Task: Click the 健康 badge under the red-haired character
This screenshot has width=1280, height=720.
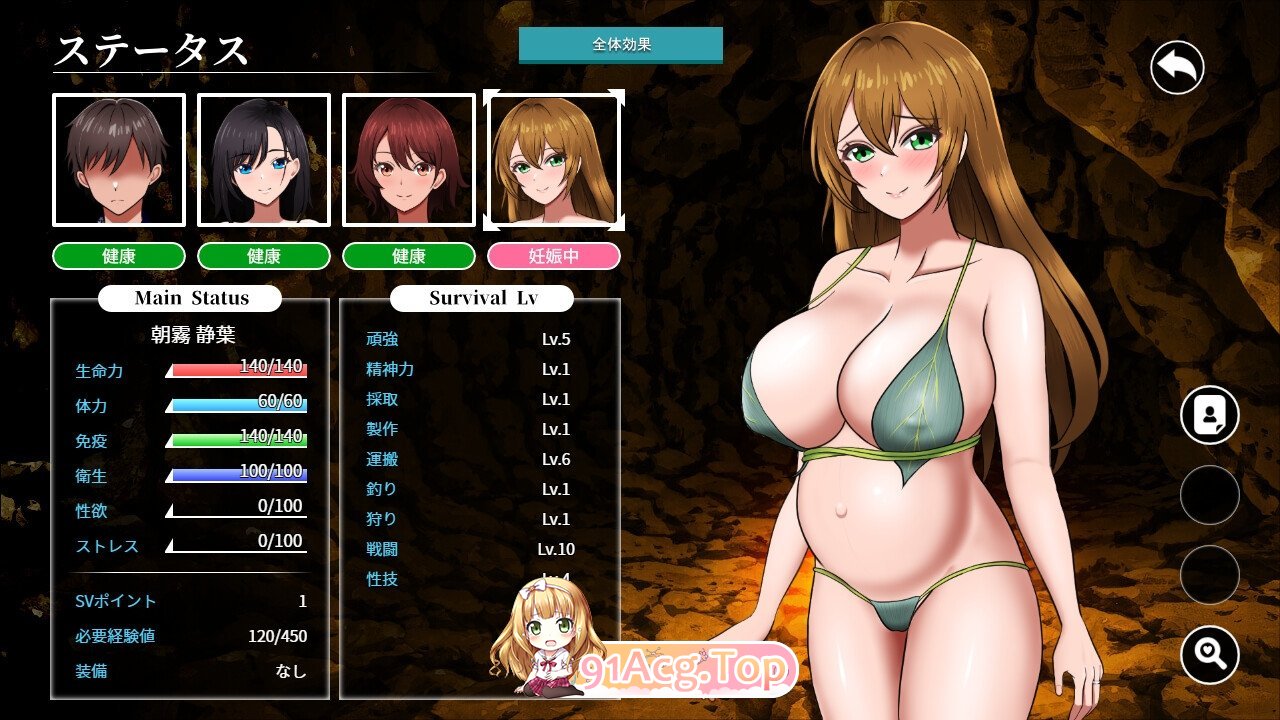Action: (409, 256)
